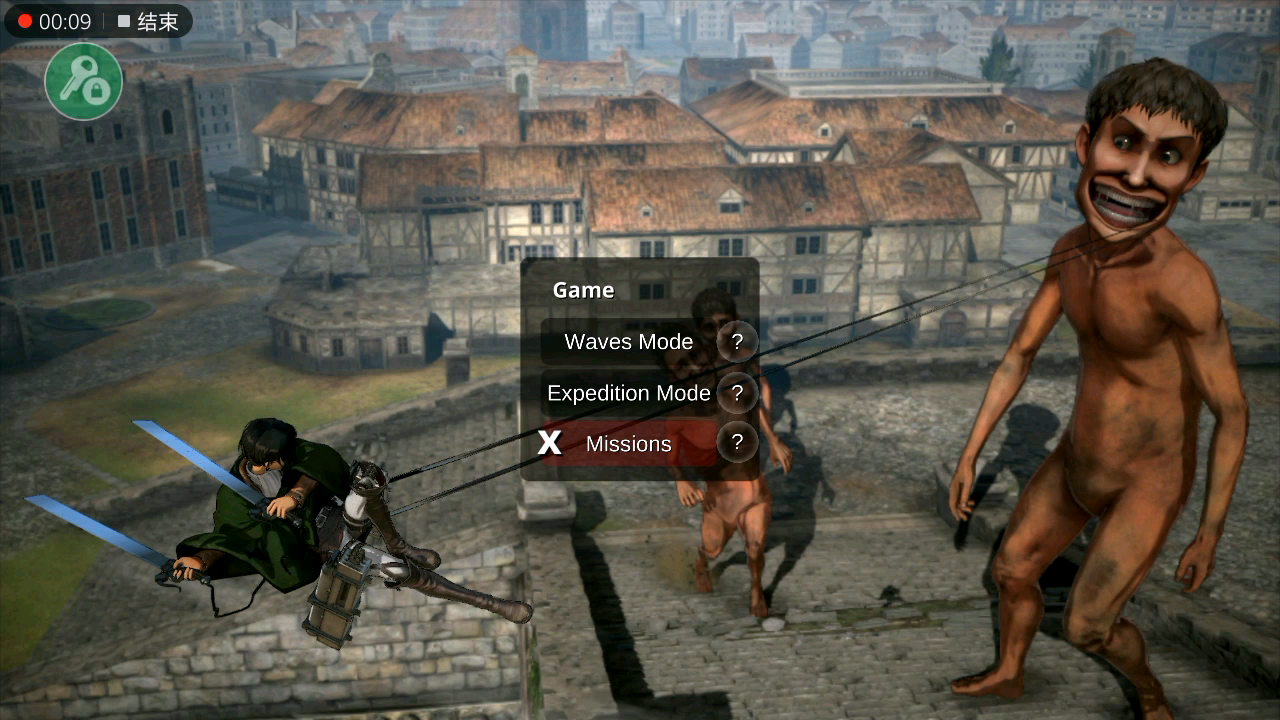Select Waves Mode from the Game menu
This screenshot has height=720, width=1280.
click(628, 342)
